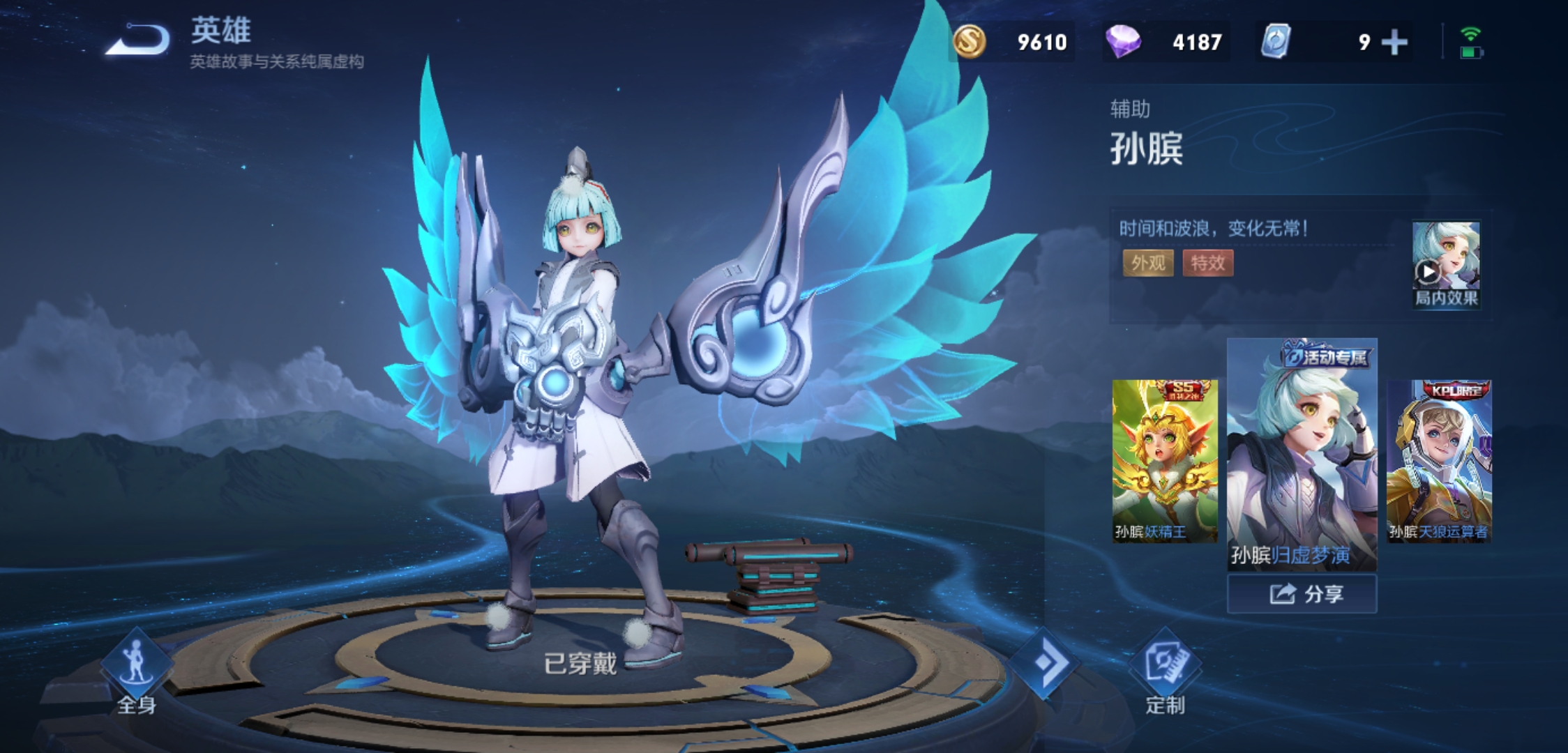The width and height of the screenshot is (1568, 753).
Task: Click the blue diamond arrow button
Action: coord(1044,662)
